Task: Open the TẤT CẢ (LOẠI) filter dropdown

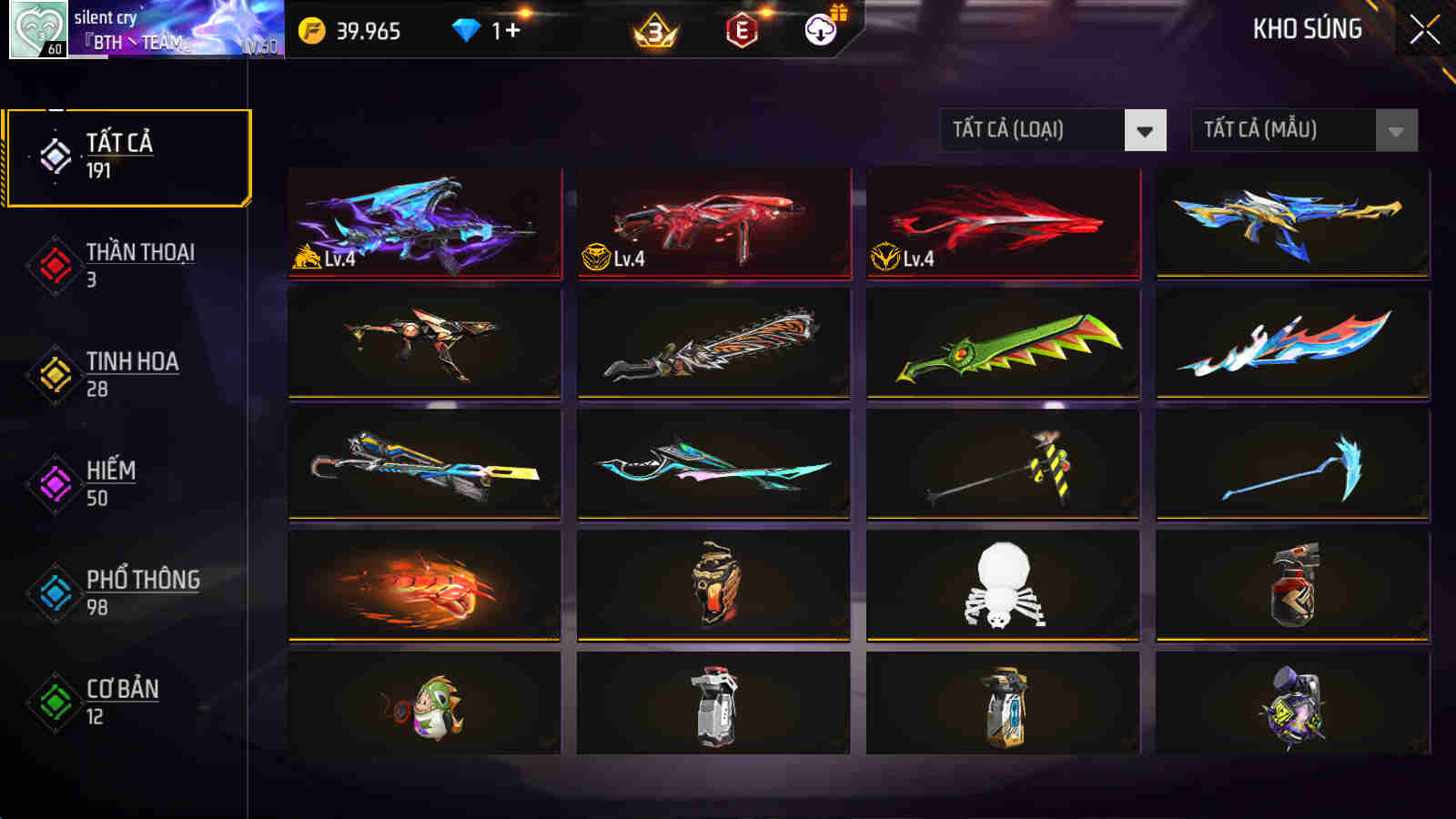Action: (1051, 130)
